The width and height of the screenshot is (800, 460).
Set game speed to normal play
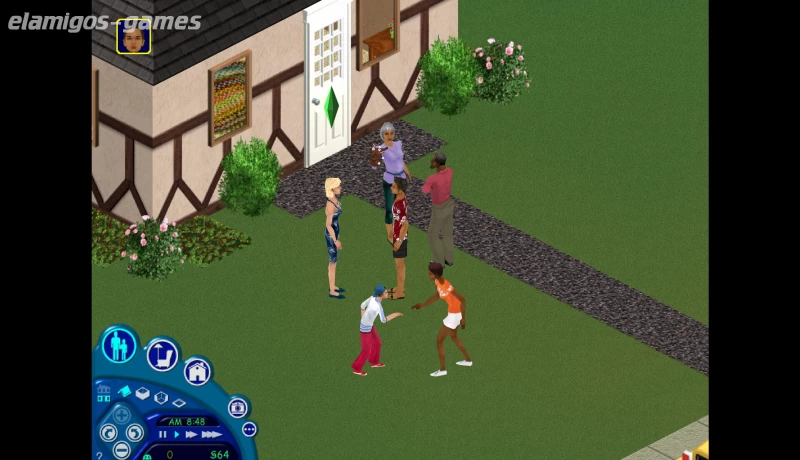(x=177, y=435)
